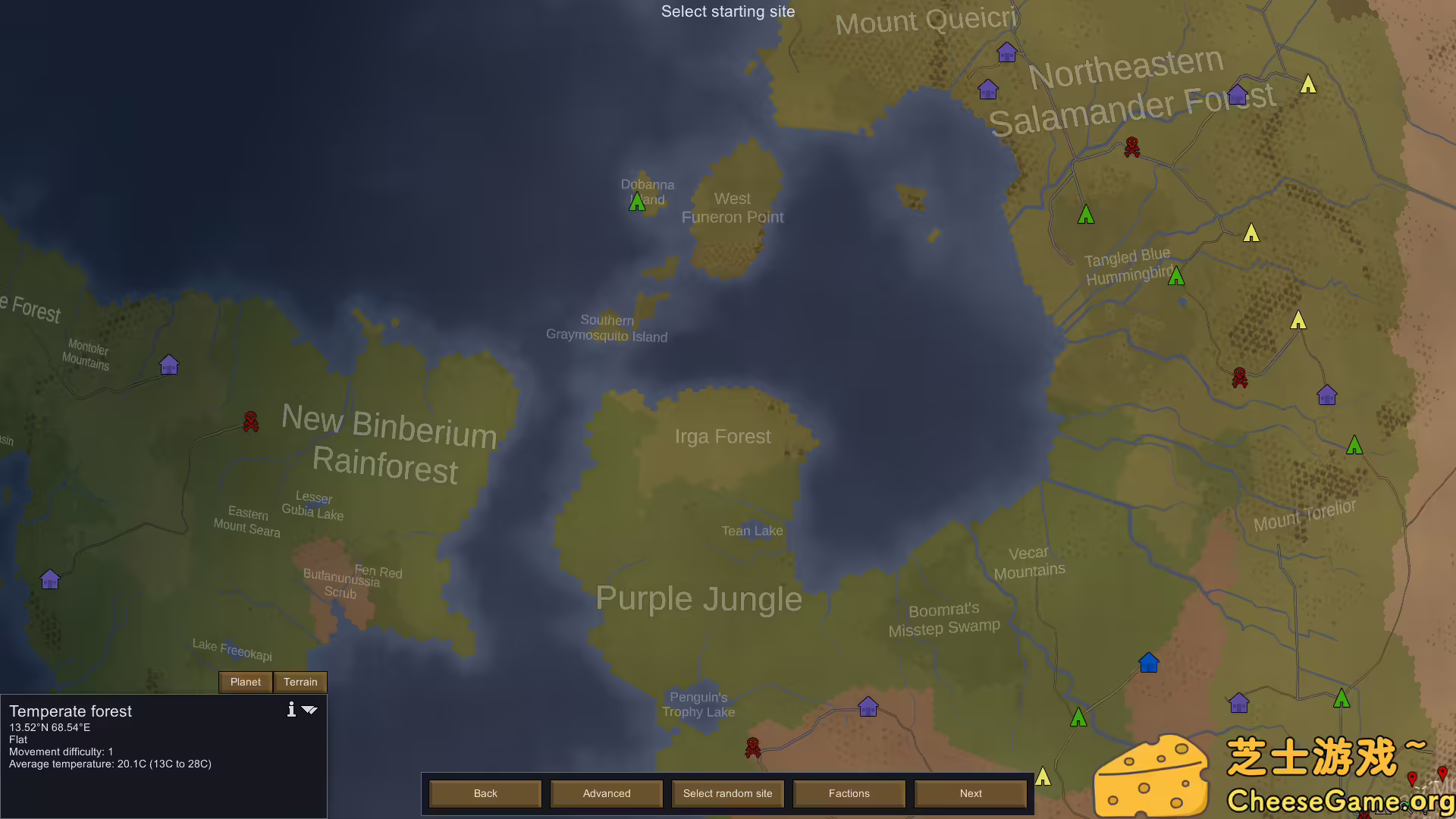
Task: Click the skull marker near Mount Torelior
Action: pos(1241,376)
